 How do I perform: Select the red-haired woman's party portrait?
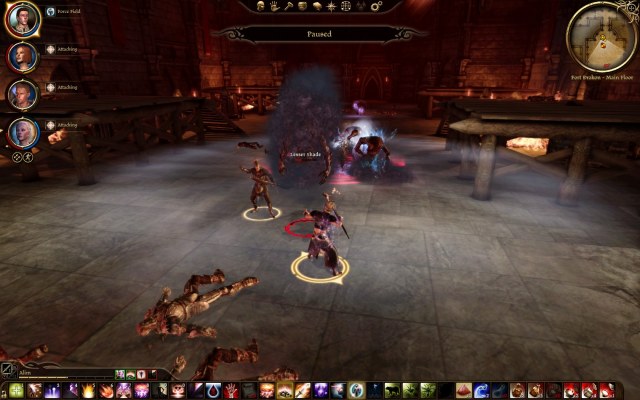tap(23, 56)
